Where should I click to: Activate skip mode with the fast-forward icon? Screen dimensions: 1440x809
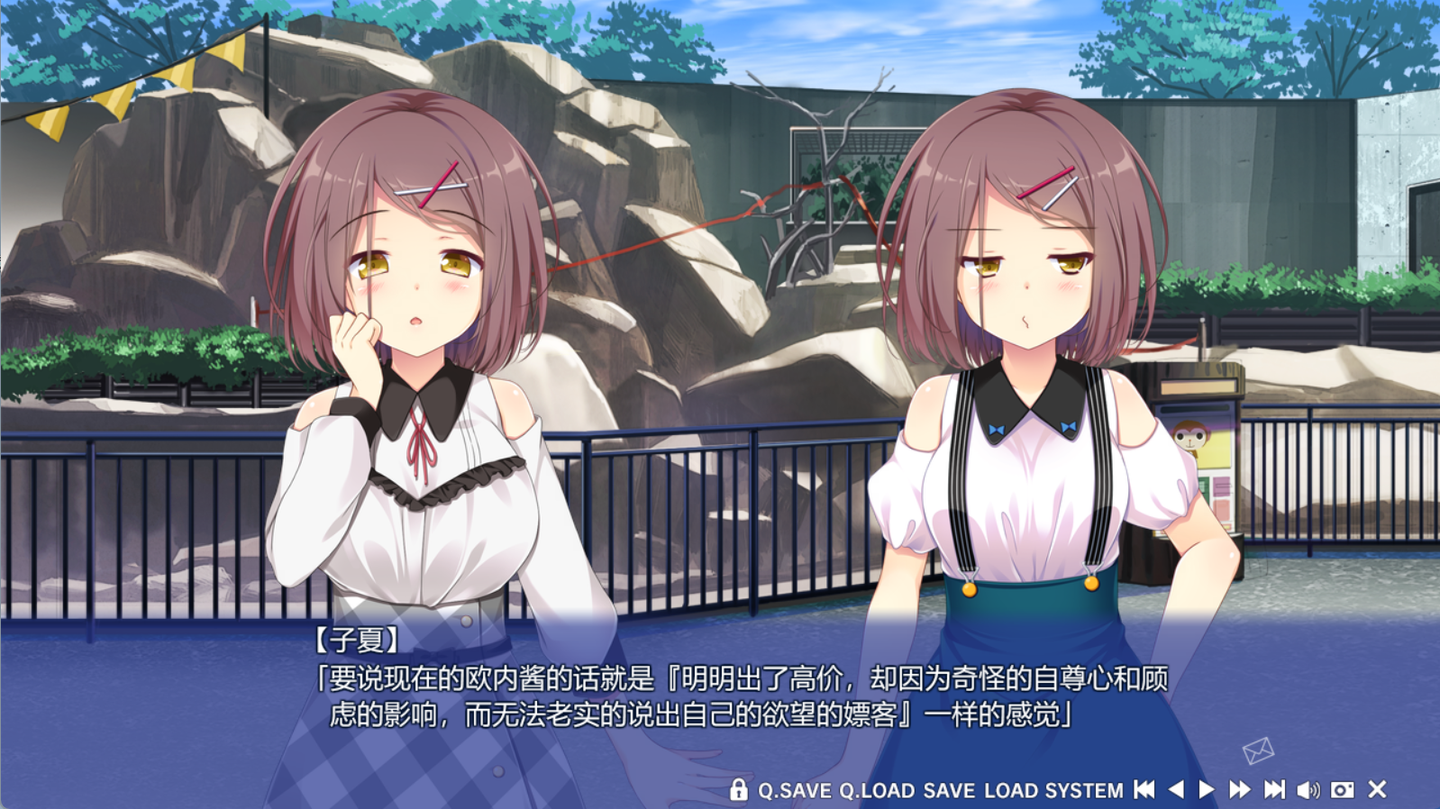[x=1238, y=788]
